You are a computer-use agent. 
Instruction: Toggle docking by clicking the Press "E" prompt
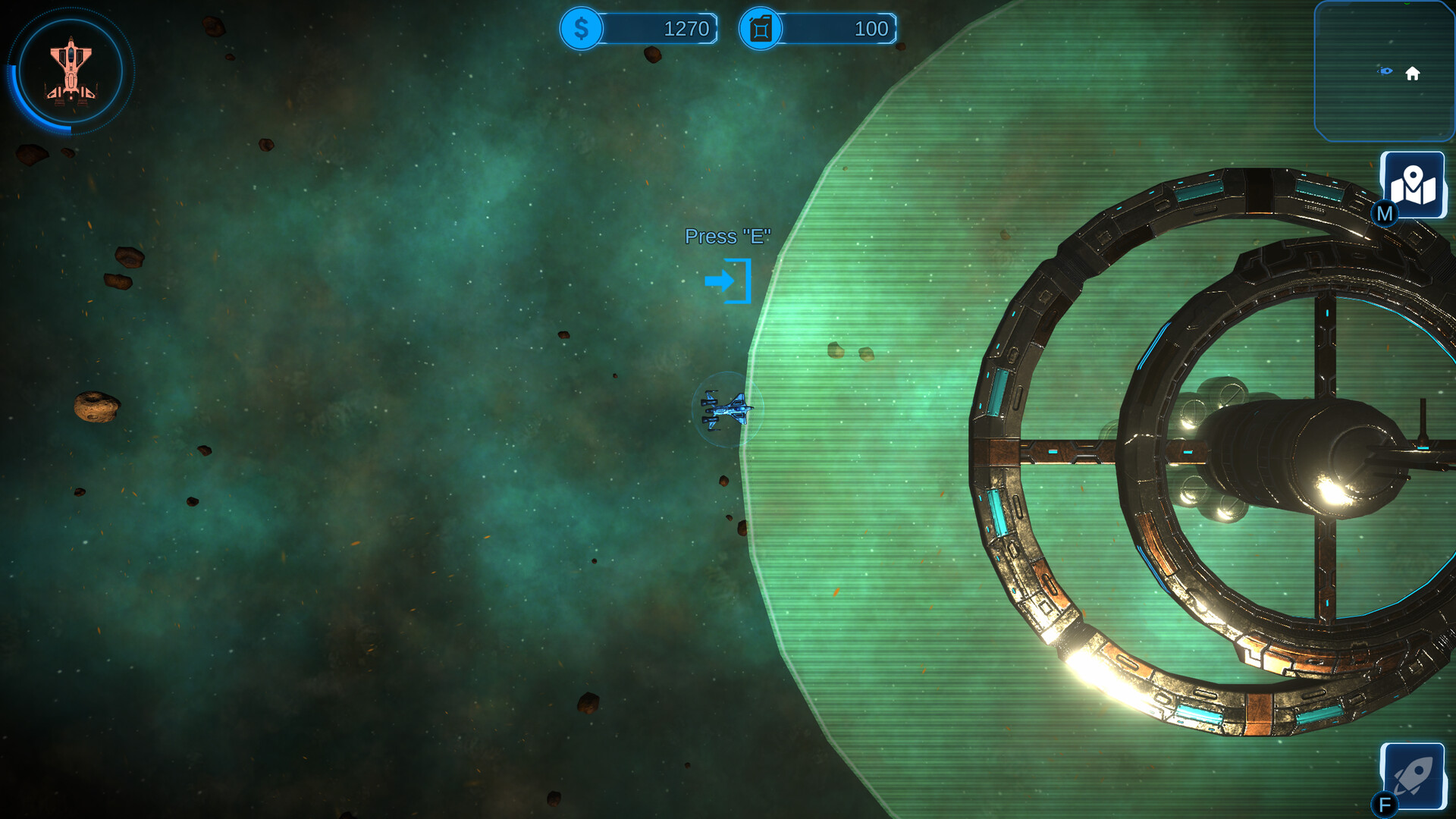(727, 237)
